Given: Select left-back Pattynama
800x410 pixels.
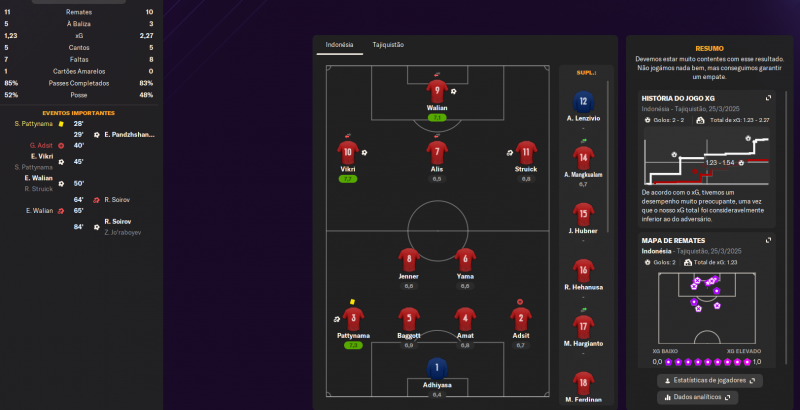Looking at the screenshot, I should coord(352,319).
